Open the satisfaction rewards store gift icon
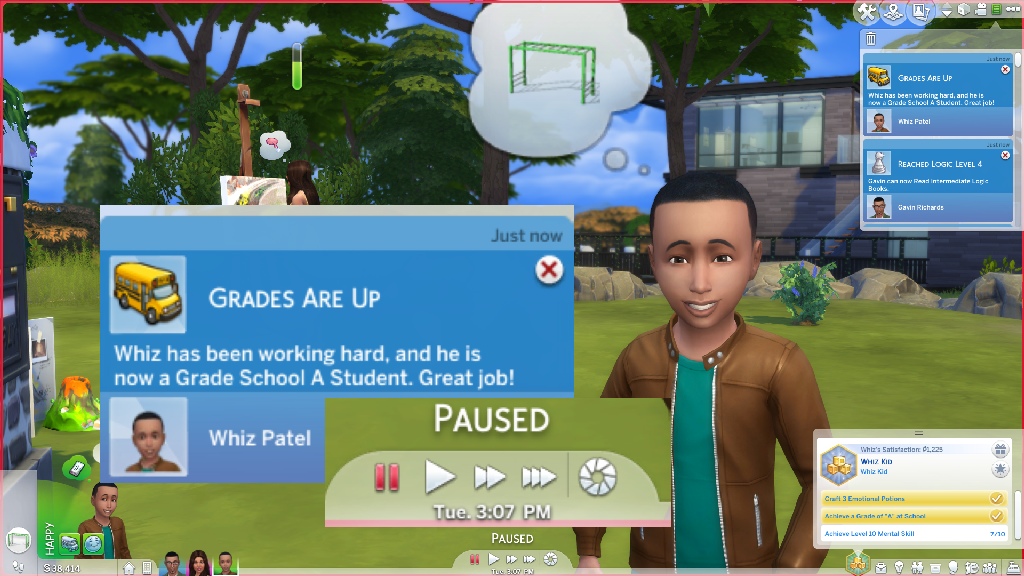 click(x=998, y=451)
